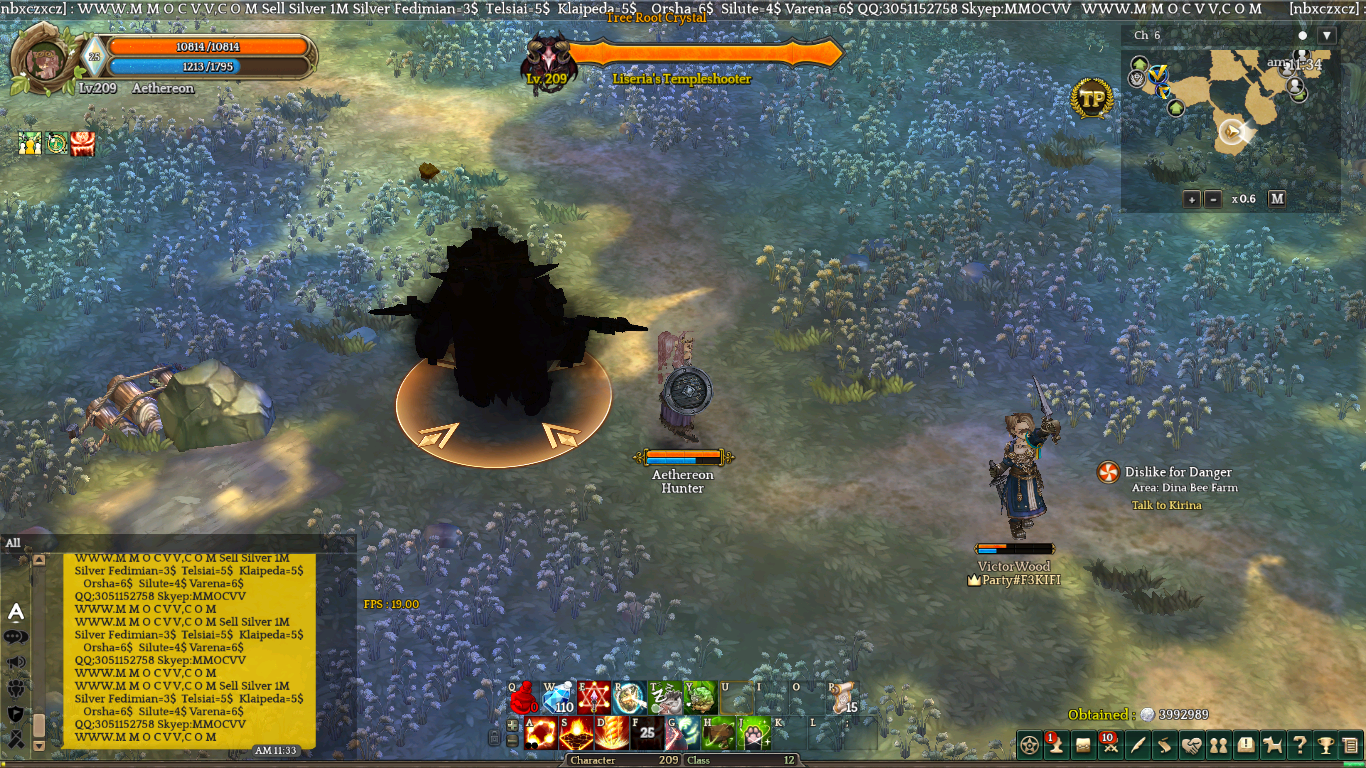Switch to the All chat tab
The width and height of the screenshot is (1366, 768).
click(13, 543)
